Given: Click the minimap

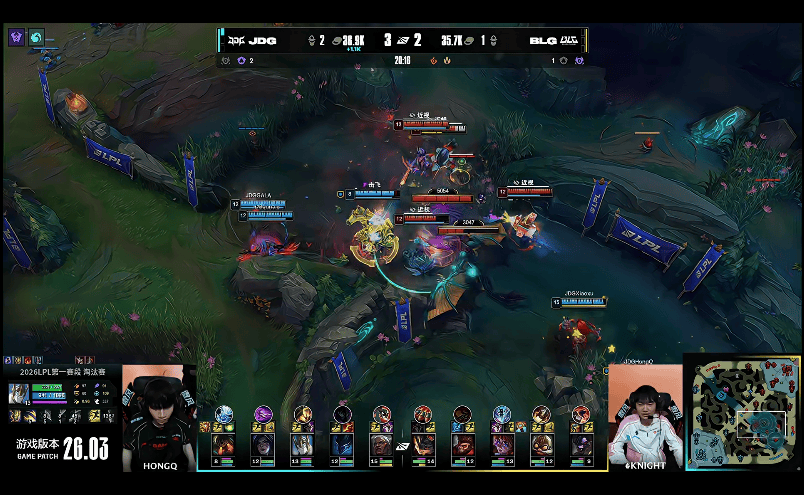Looking at the screenshot, I should (x=743, y=411).
